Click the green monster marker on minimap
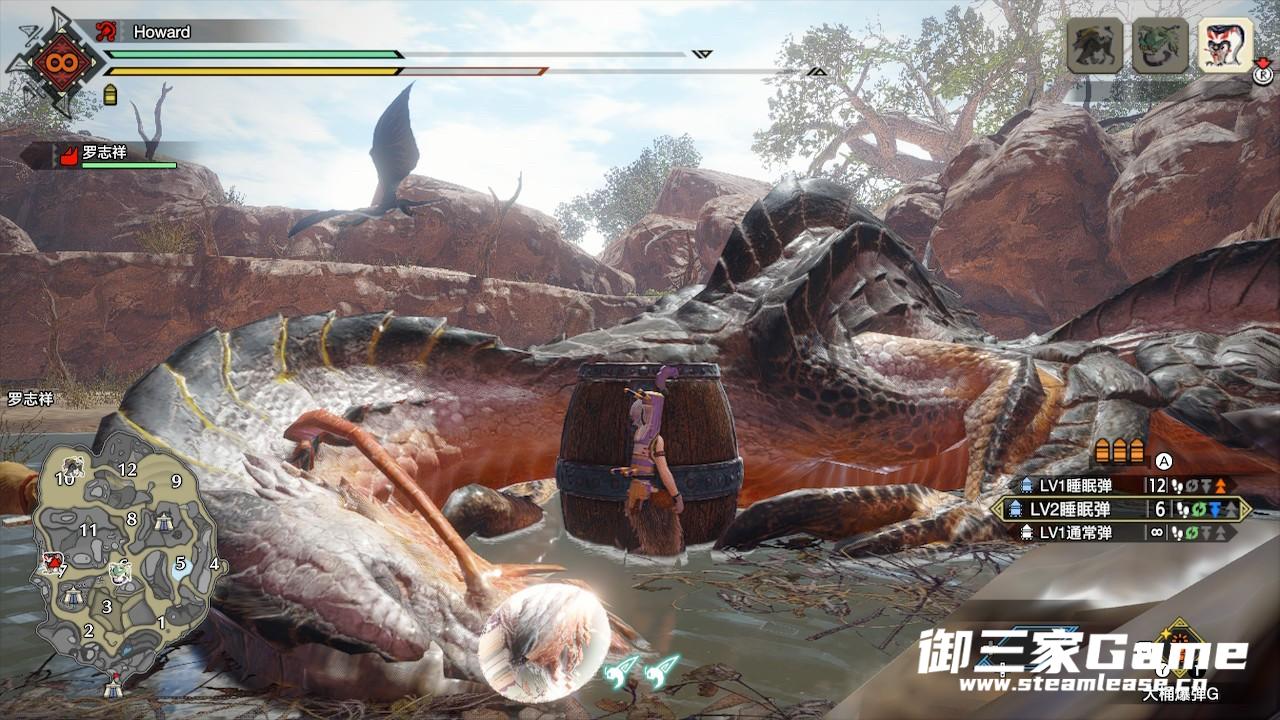 [x=120, y=571]
